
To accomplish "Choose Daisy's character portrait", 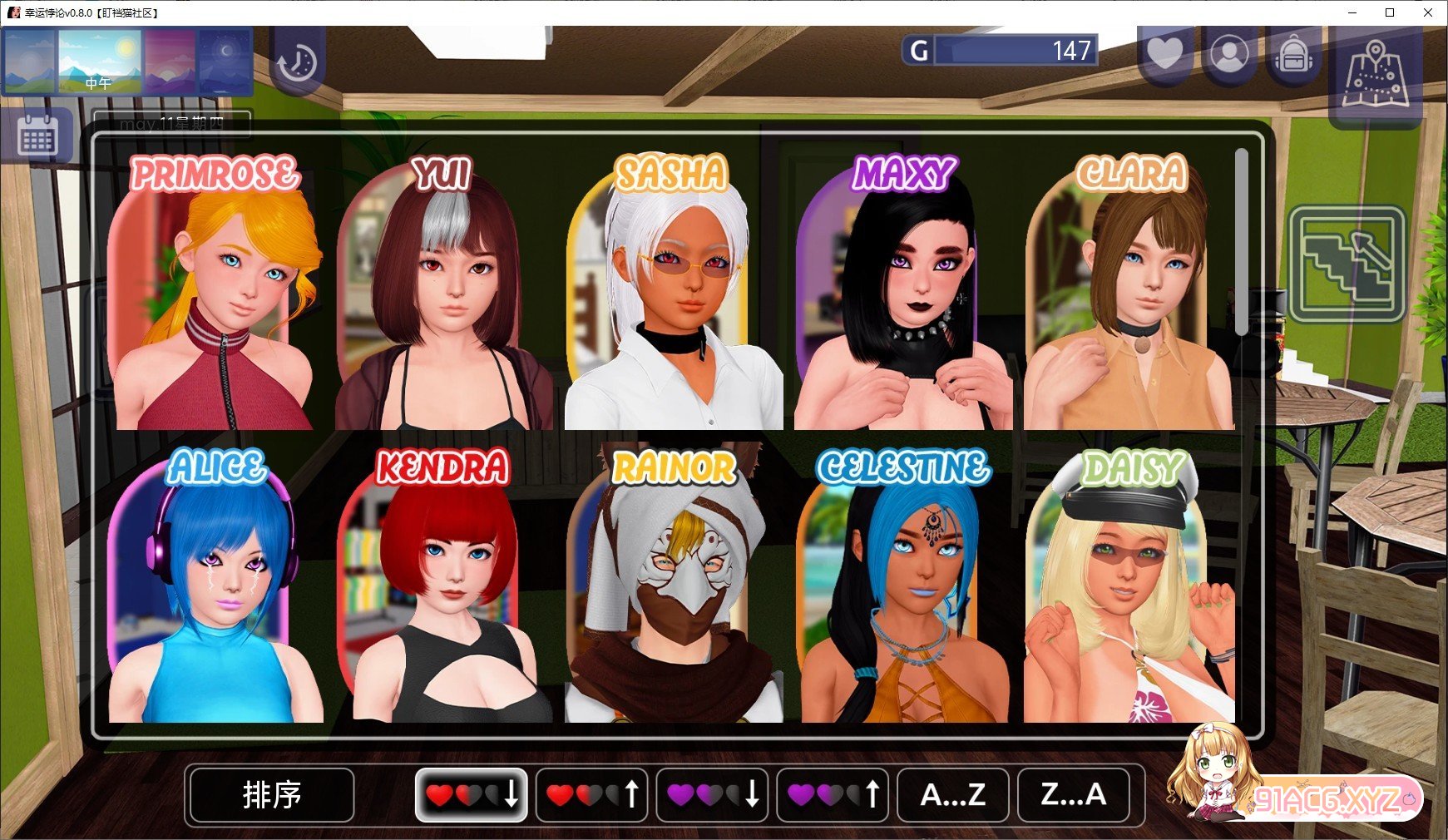I will [1131, 590].
